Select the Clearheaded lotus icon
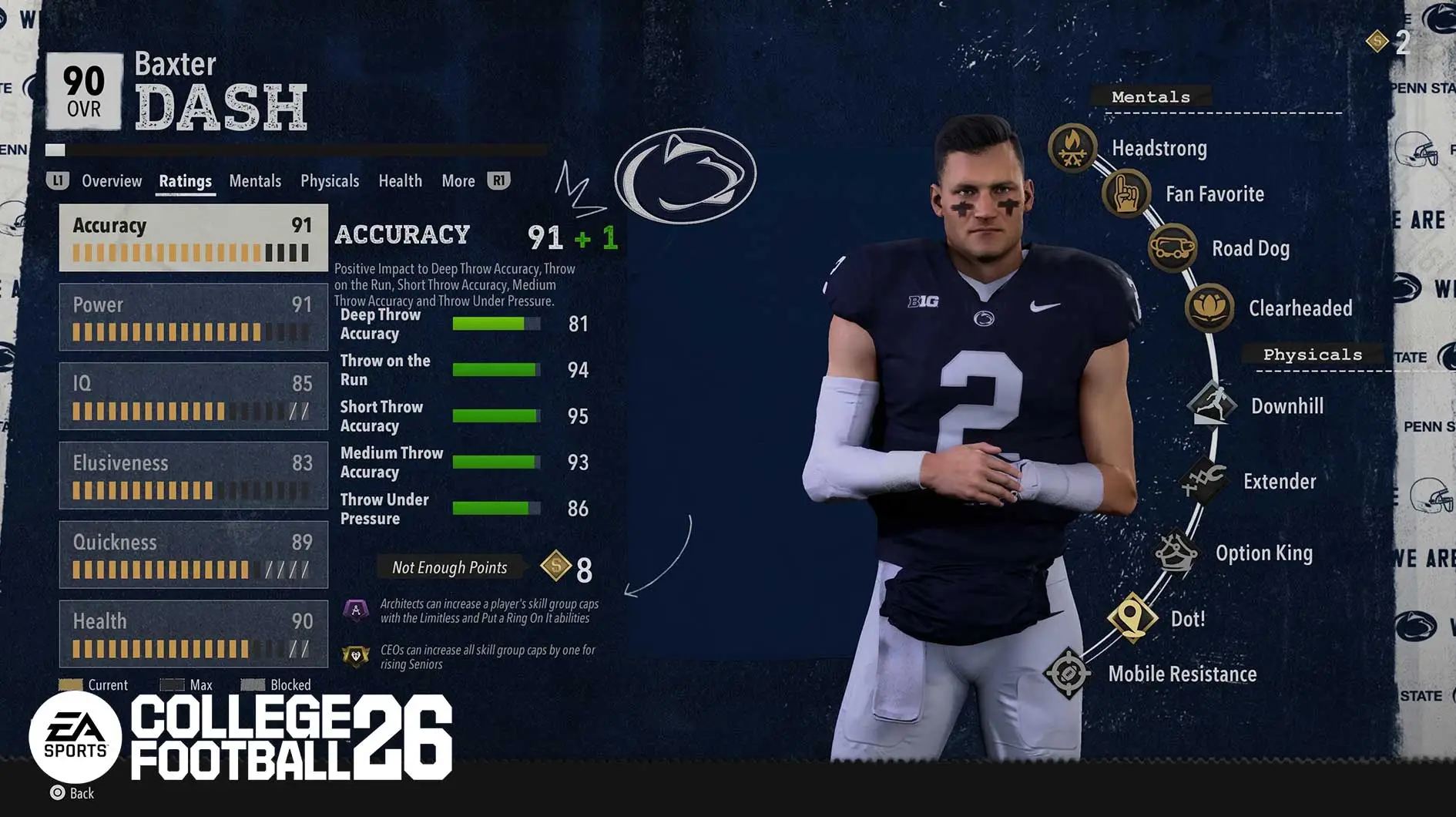The image size is (1456, 817). [1209, 308]
